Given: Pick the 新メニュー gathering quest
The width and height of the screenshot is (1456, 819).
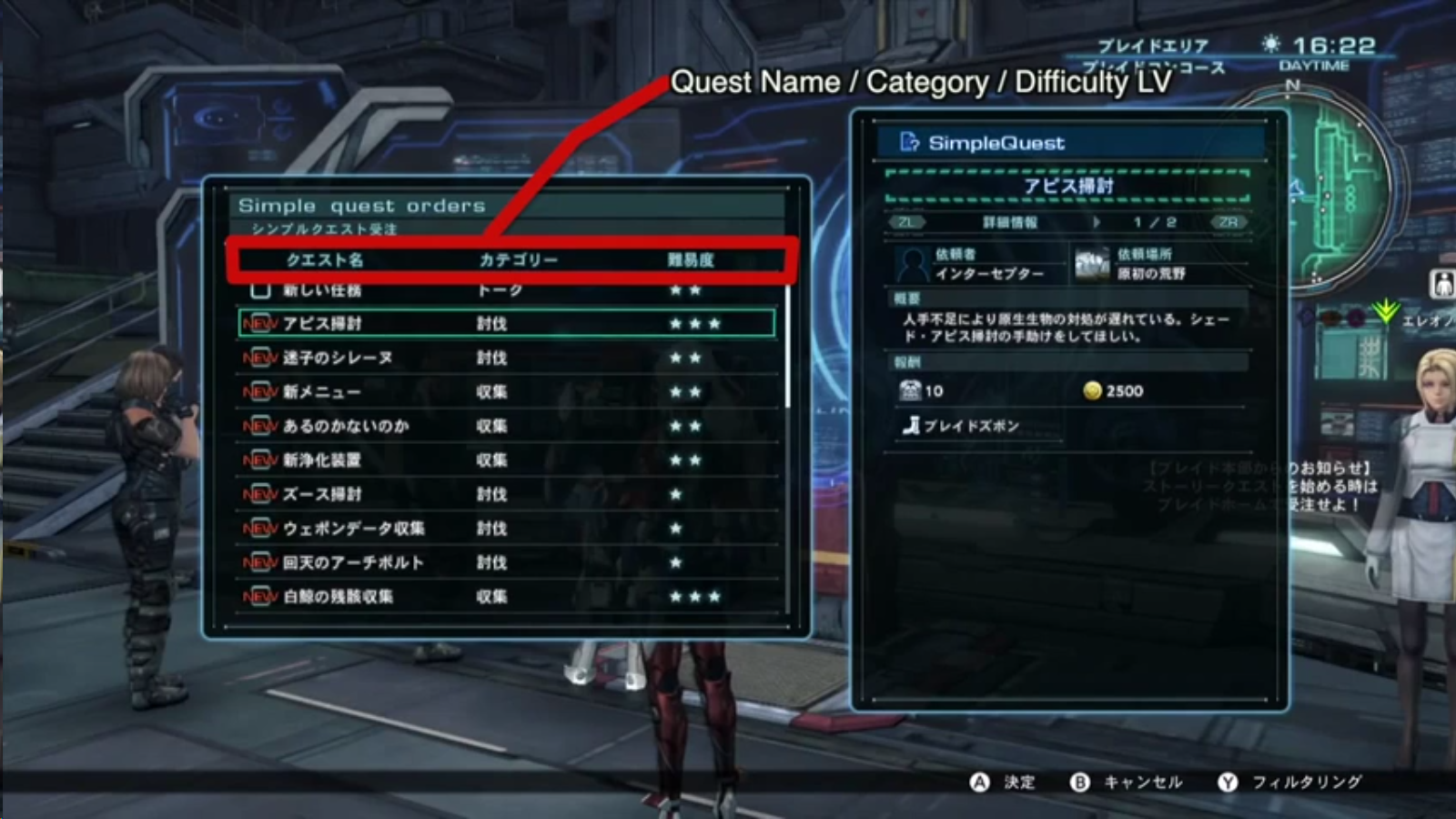Looking at the screenshot, I should click(x=321, y=392).
